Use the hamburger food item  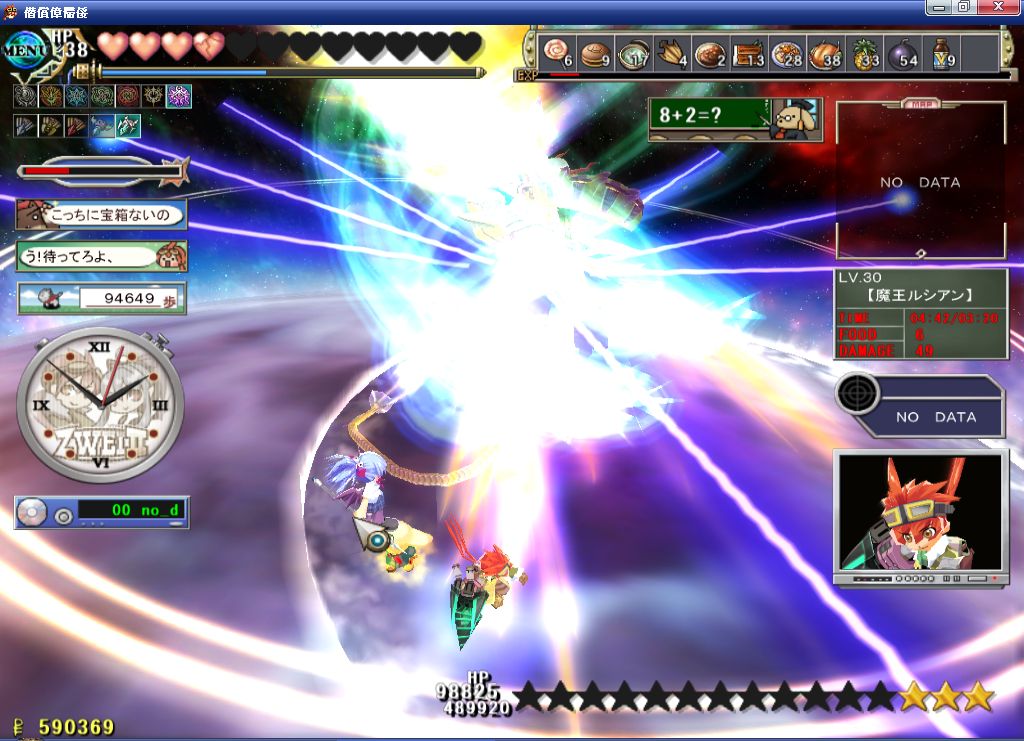coord(597,53)
